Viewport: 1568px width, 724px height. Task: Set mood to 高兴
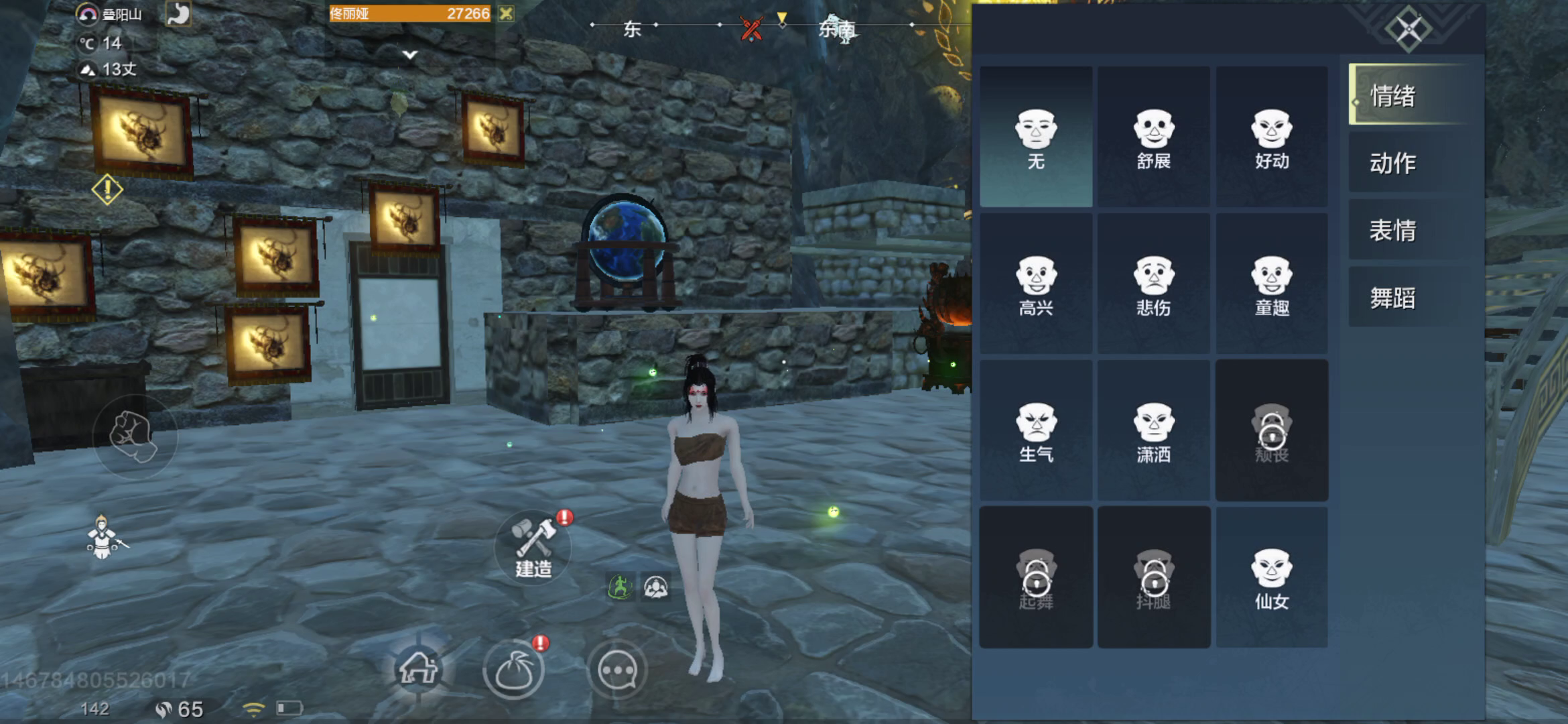tap(1036, 284)
